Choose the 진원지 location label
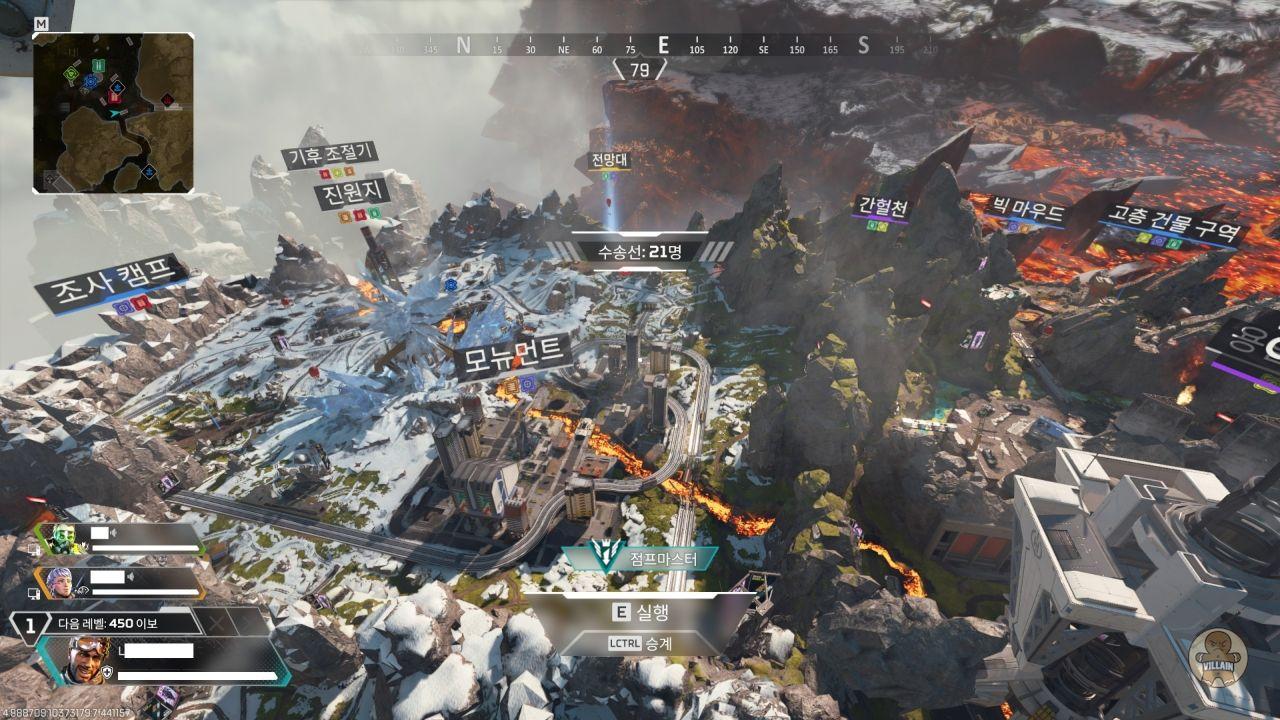This screenshot has height=720, width=1280. pyautogui.click(x=351, y=193)
